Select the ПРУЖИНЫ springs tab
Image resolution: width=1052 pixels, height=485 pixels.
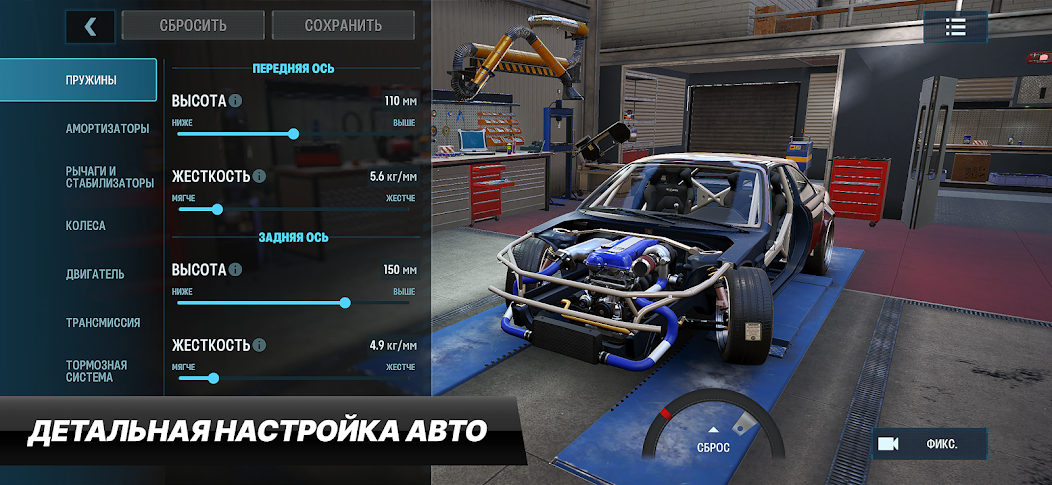pos(78,80)
